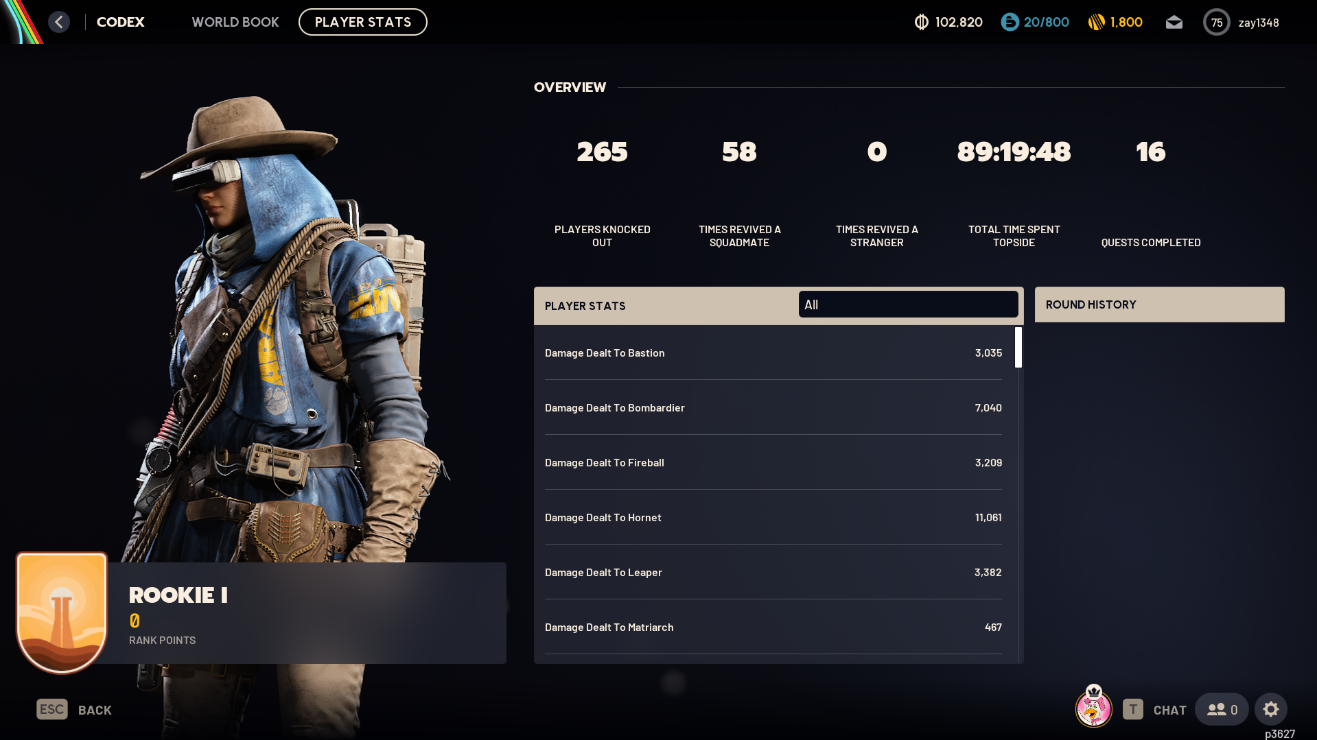Go back using the top-left arrow button
This screenshot has height=740, width=1317.
pos(59,22)
